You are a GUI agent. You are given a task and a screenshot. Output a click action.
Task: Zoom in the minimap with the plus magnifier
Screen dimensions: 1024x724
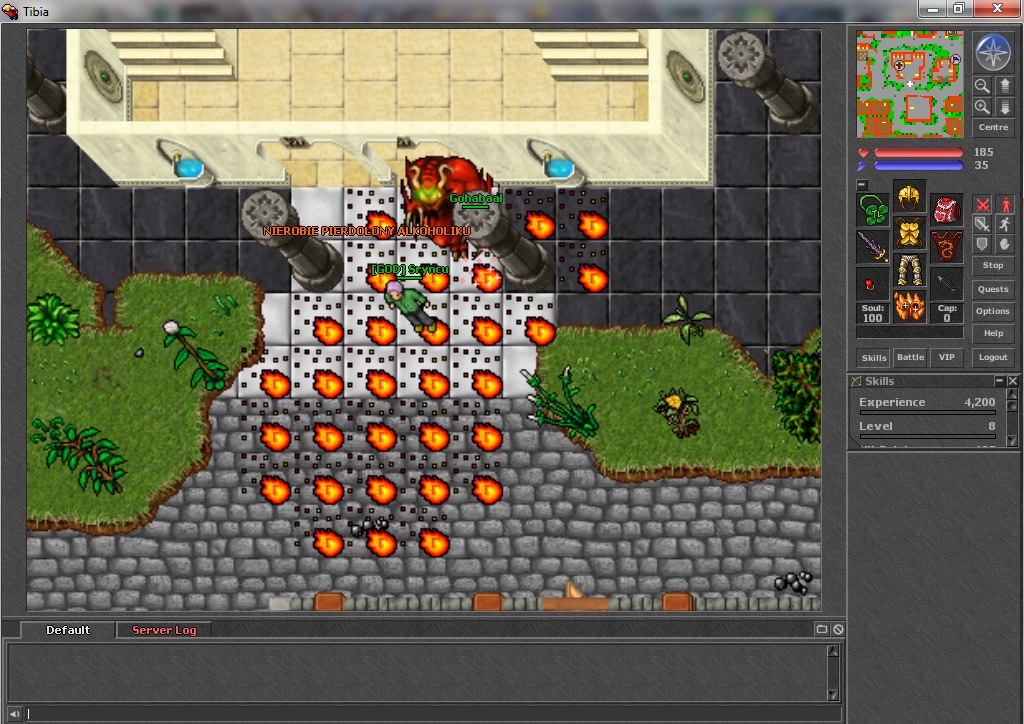(982, 106)
